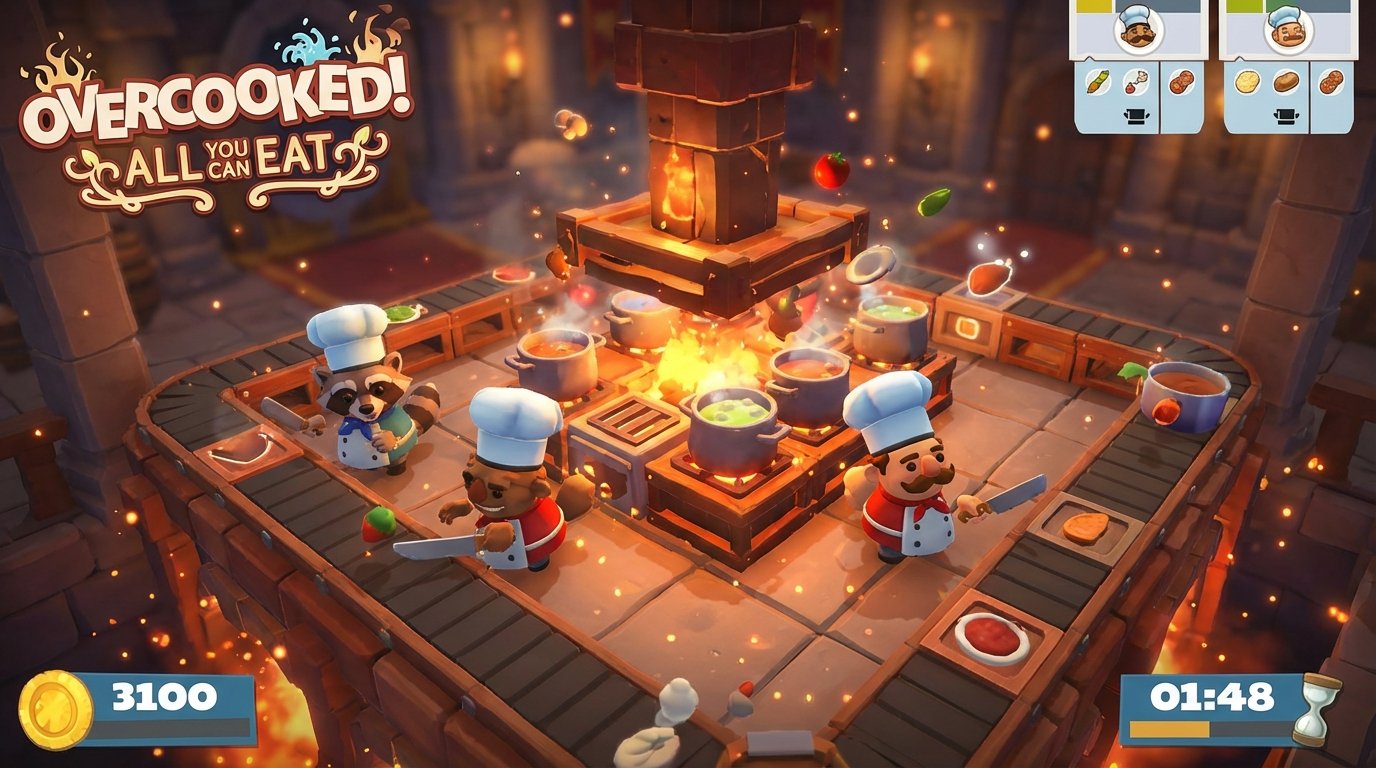Select the shrimp ingredient icon on the first recipe

click(1135, 81)
